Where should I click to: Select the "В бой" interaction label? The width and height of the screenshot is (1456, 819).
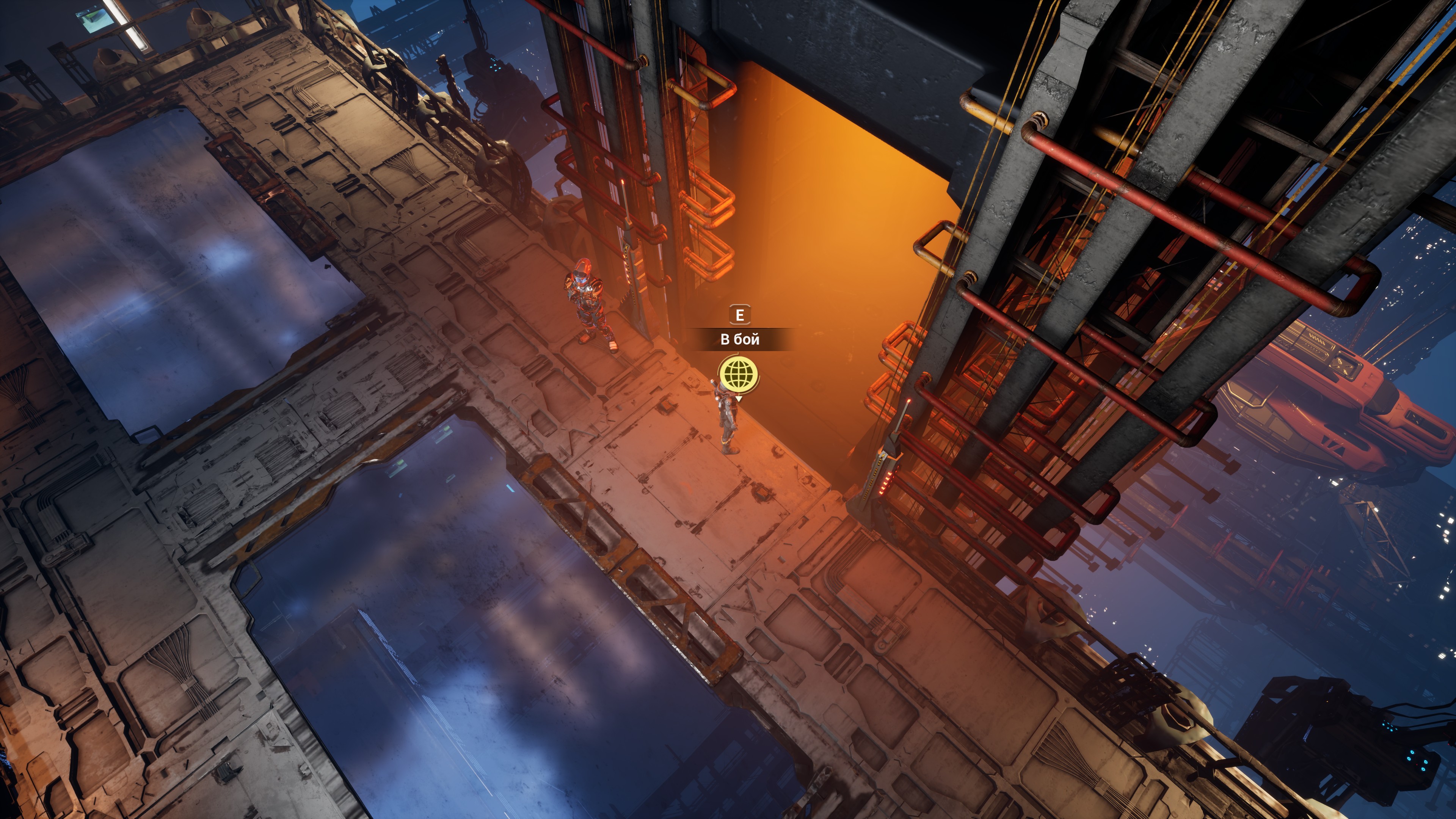tap(739, 339)
